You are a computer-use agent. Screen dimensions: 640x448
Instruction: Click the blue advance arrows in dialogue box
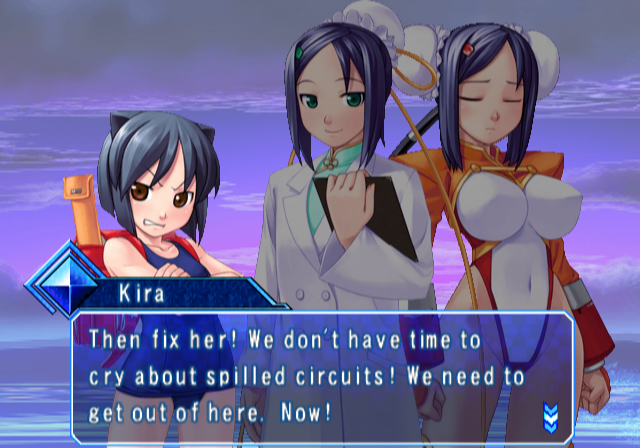coord(549,415)
